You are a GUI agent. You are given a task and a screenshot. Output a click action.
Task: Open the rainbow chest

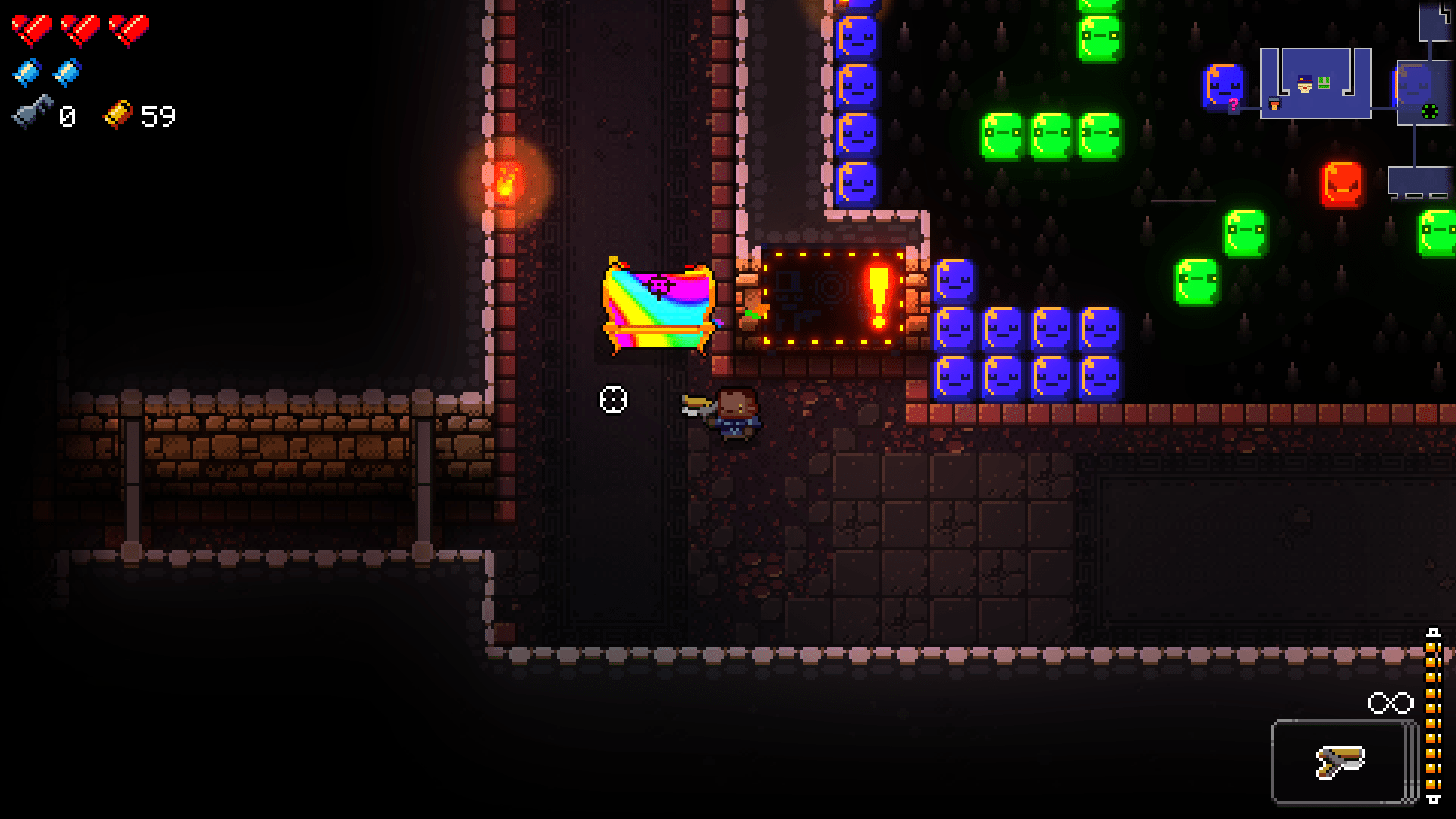[659, 303]
